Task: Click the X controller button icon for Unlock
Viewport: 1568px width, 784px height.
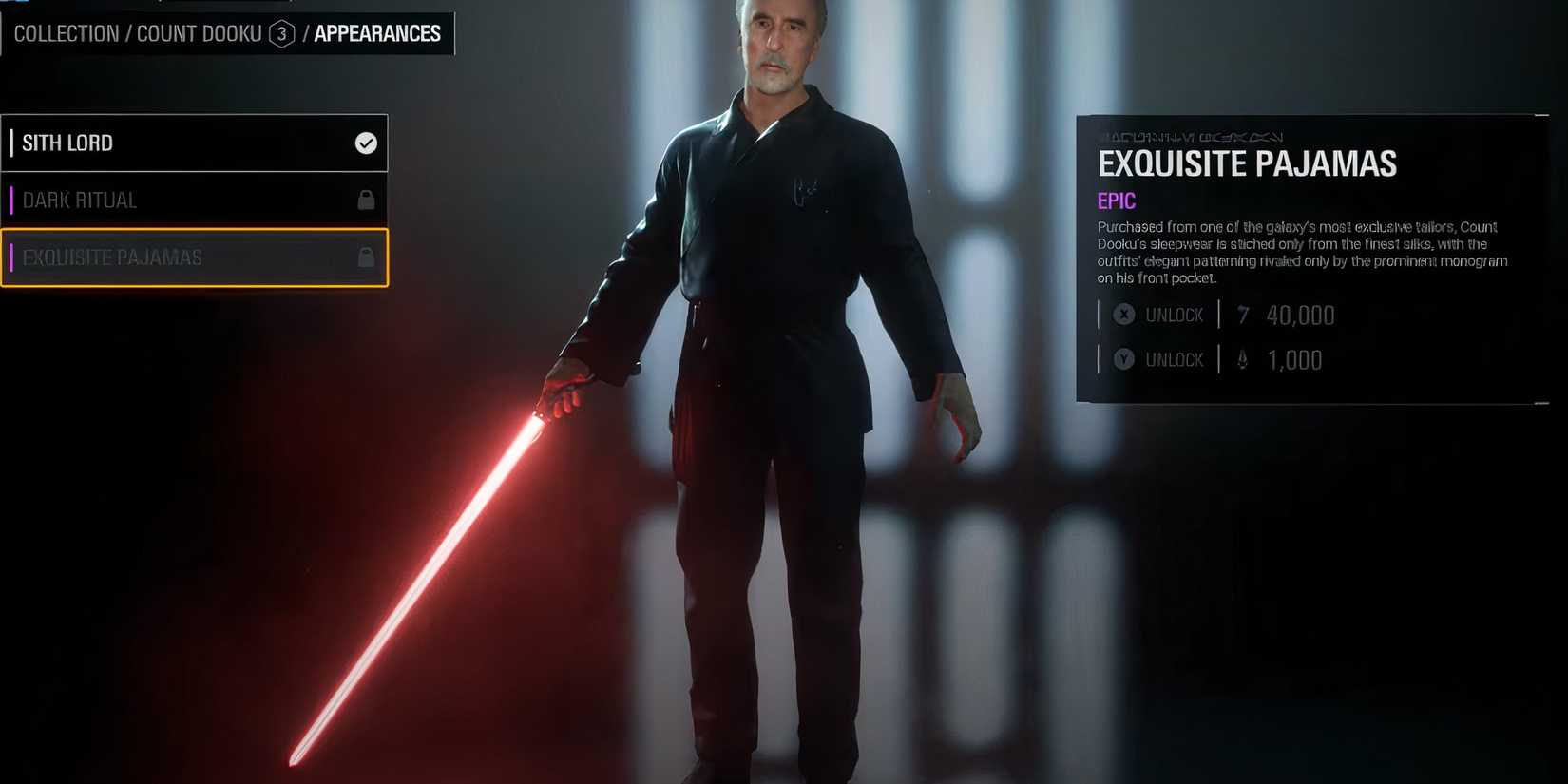Action: point(1124,314)
